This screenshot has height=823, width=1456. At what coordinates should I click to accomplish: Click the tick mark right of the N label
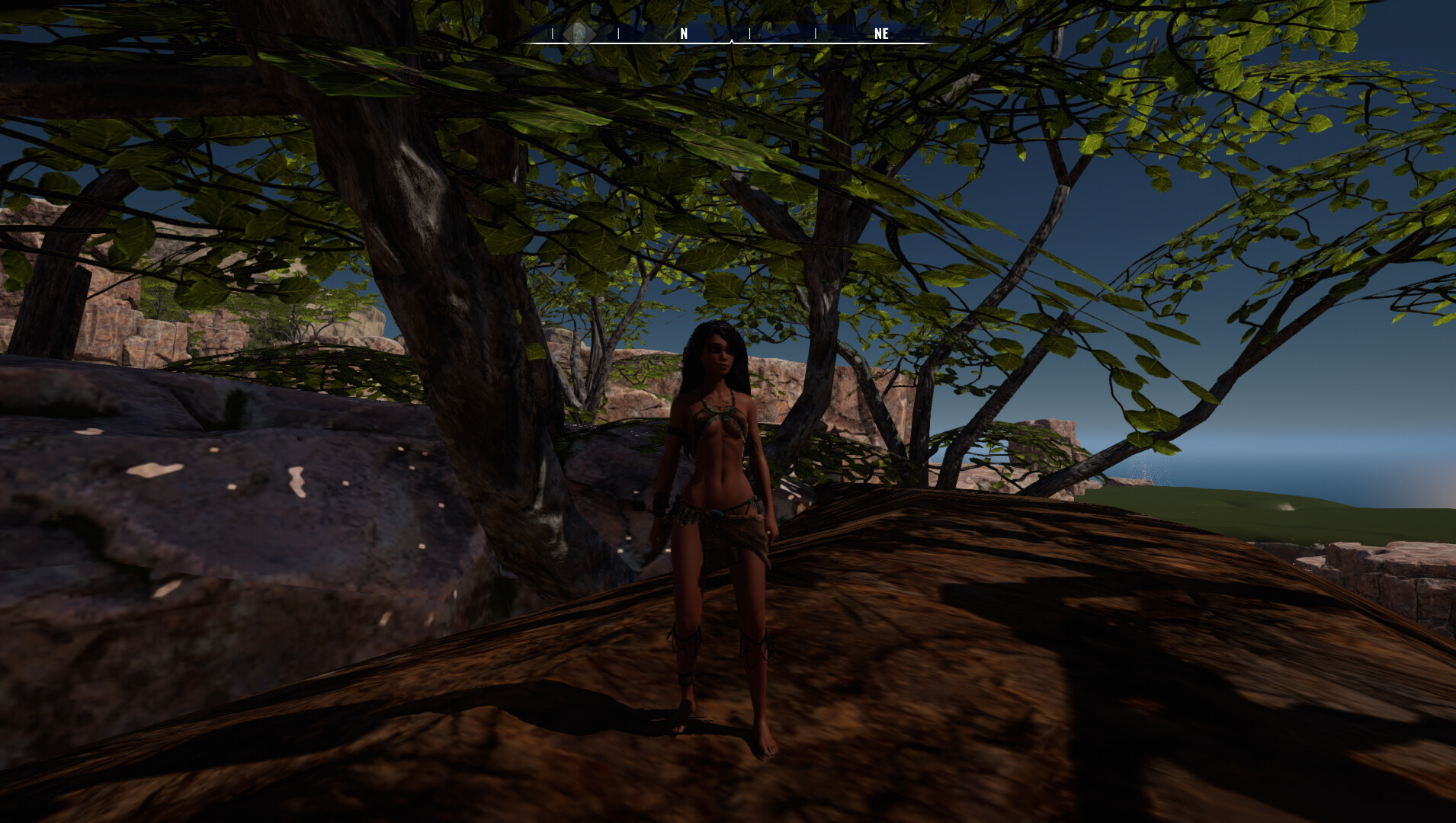coord(750,34)
